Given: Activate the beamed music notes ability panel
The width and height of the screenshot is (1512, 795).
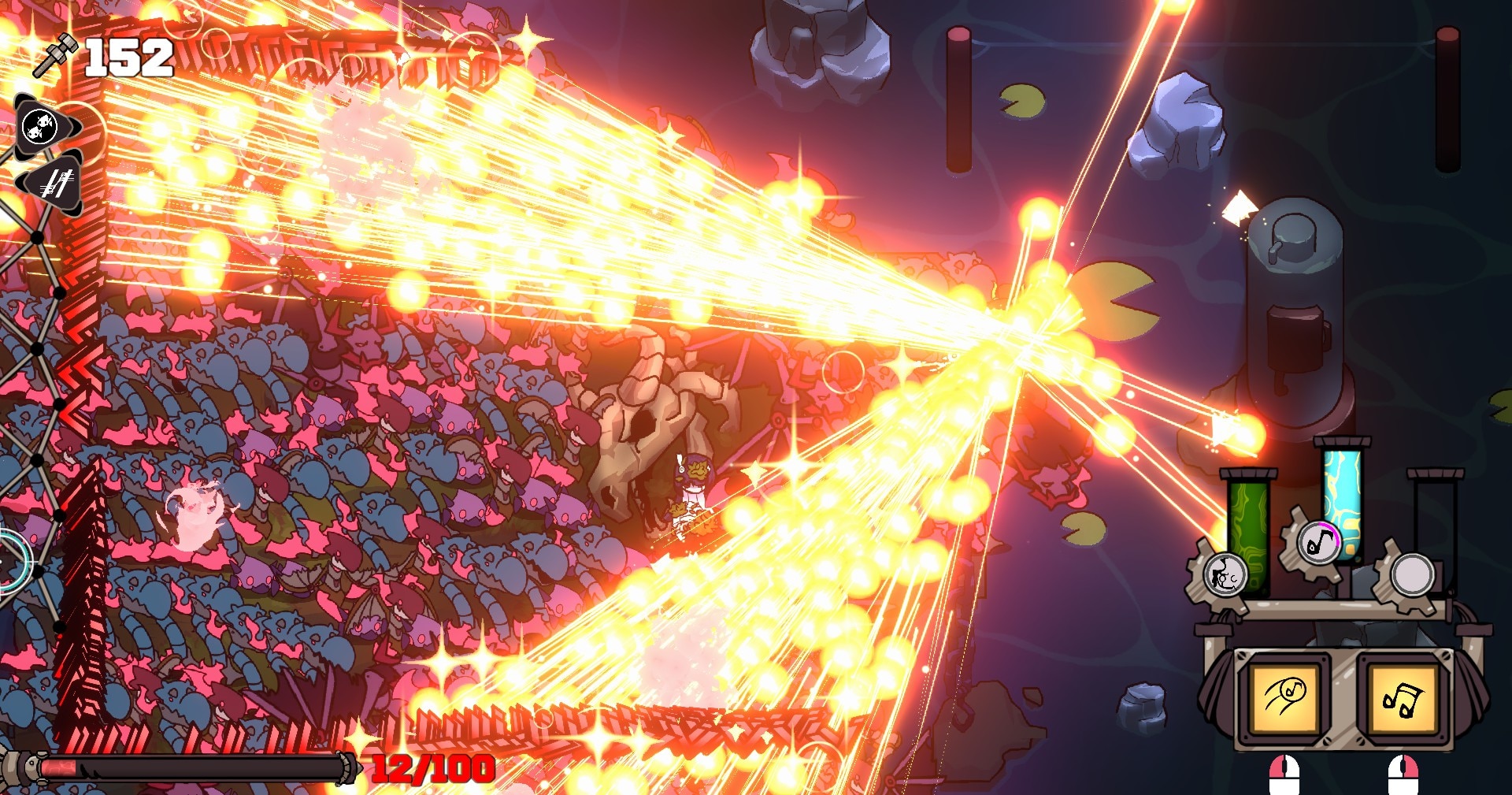Looking at the screenshot, I should point(1403,697).
